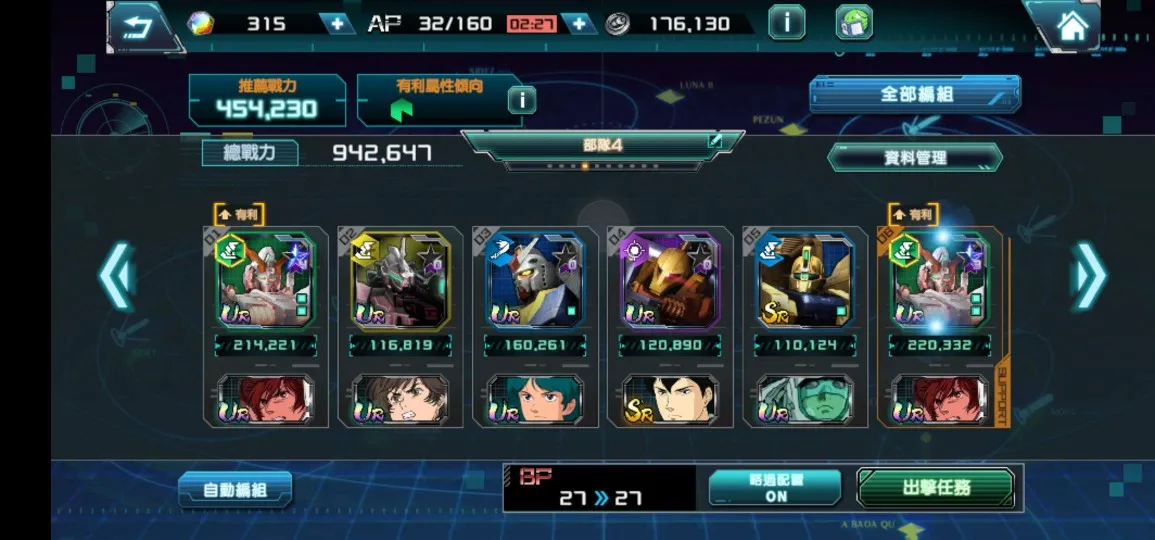Open the 全部編組 button

[915, 95]
